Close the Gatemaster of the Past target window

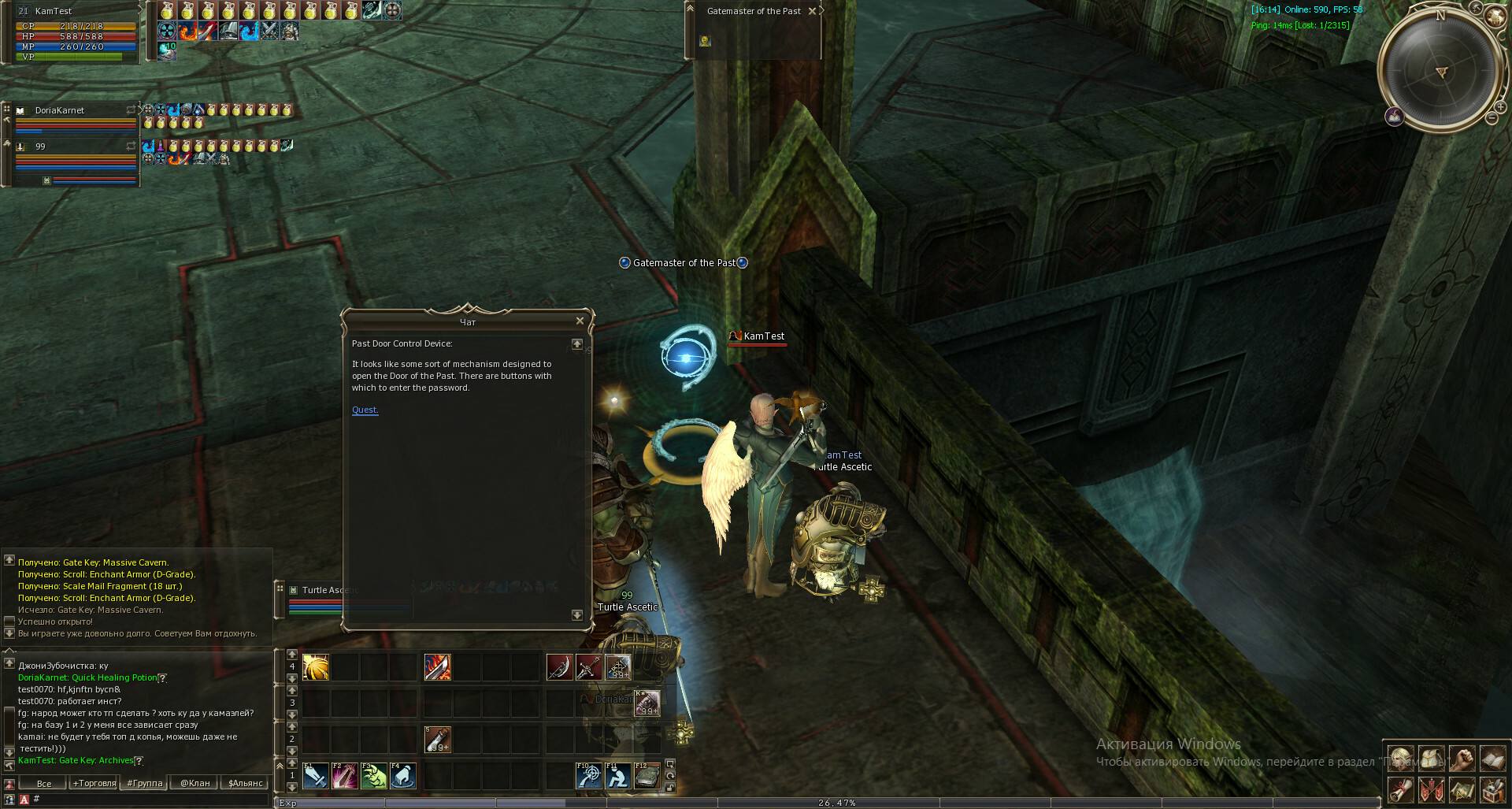(812, 11)
